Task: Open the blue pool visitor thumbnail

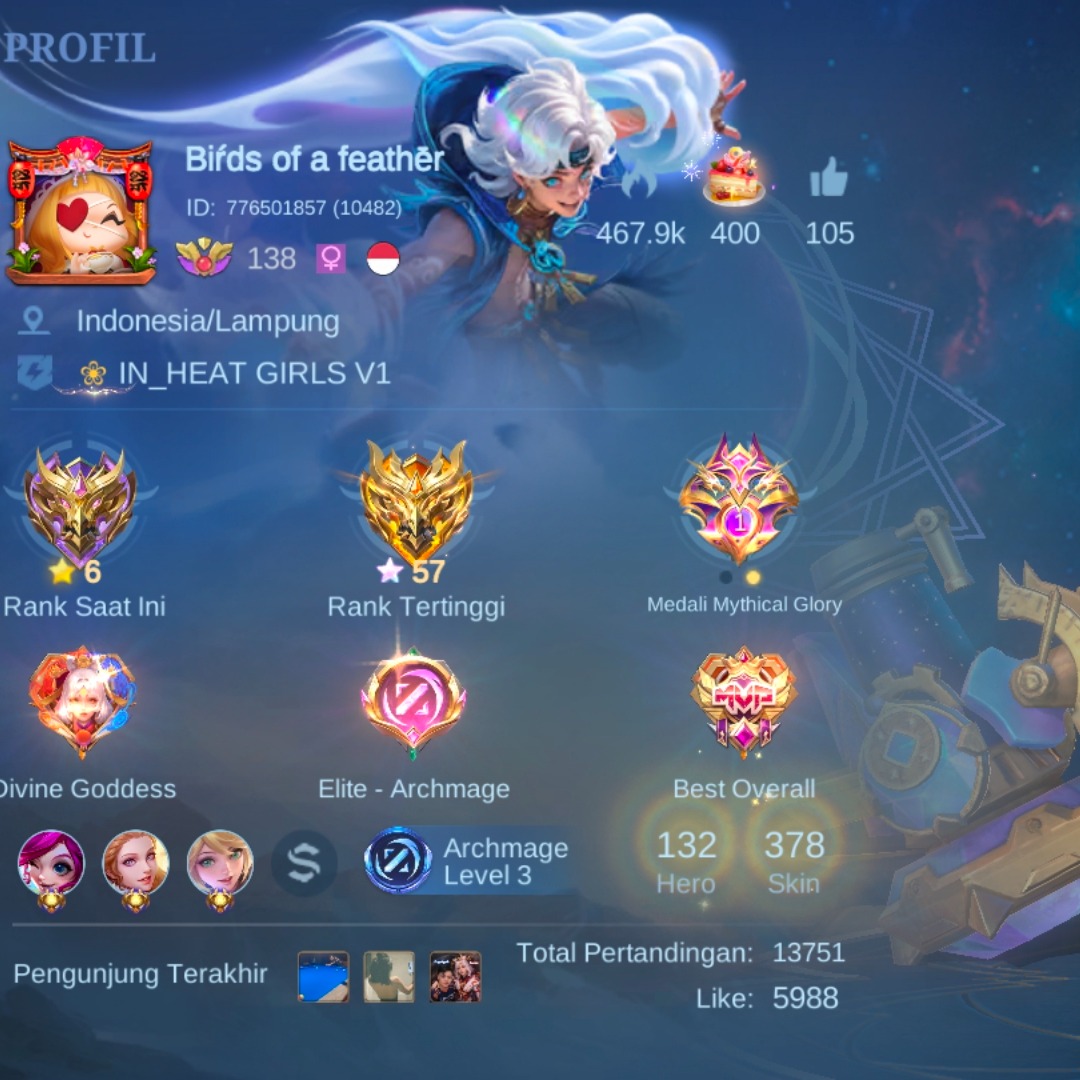Action: click(323, 976)
